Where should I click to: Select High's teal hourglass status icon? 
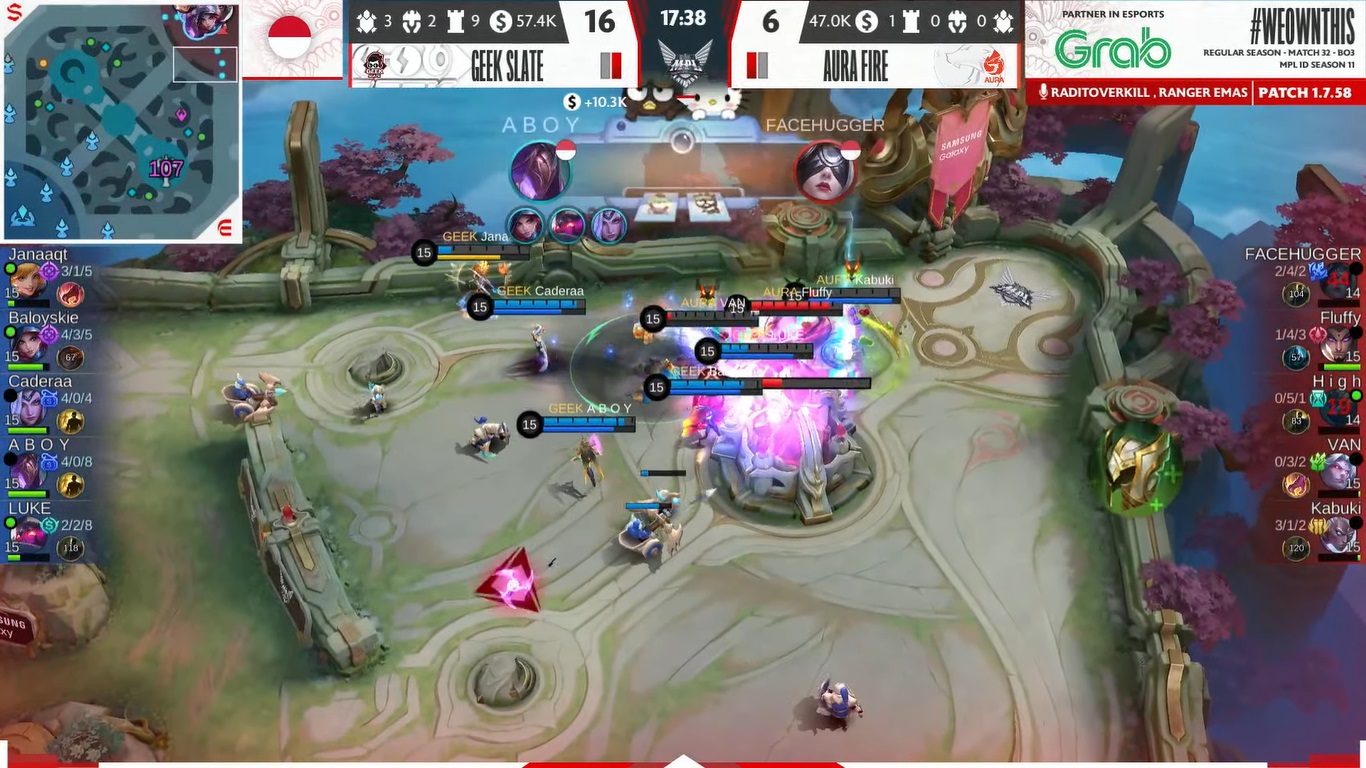coord(1319,400)
